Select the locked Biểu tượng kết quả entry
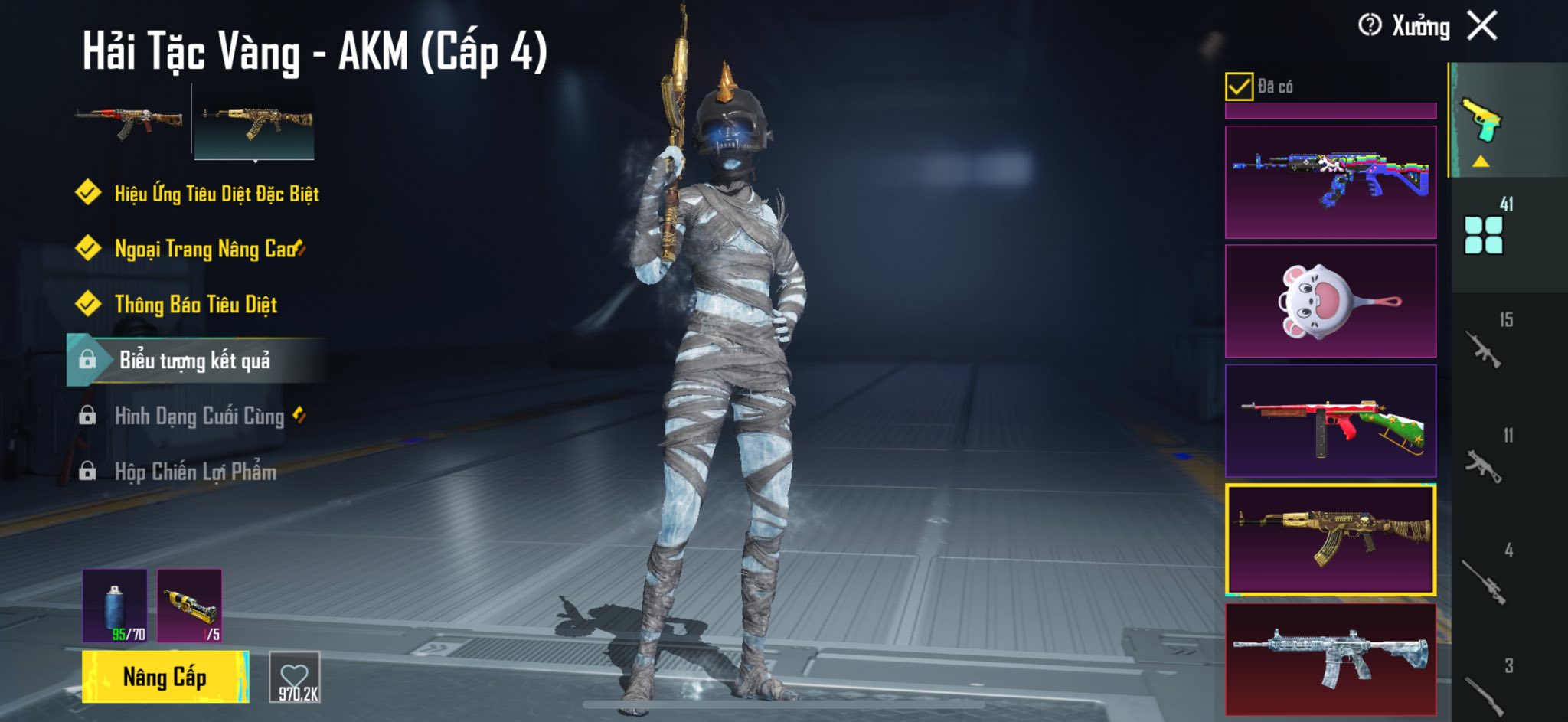 pos(194,360)
